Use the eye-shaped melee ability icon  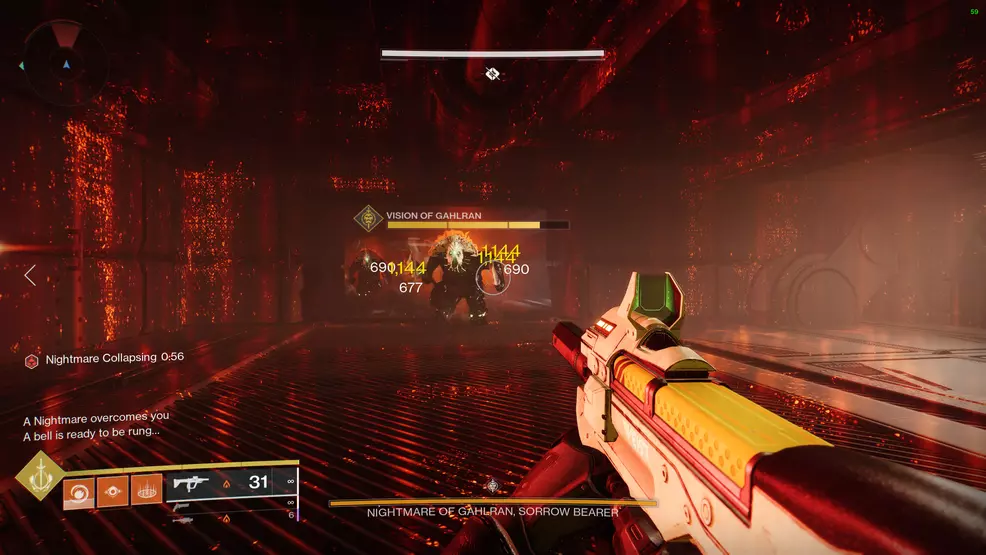click(112, 490)
